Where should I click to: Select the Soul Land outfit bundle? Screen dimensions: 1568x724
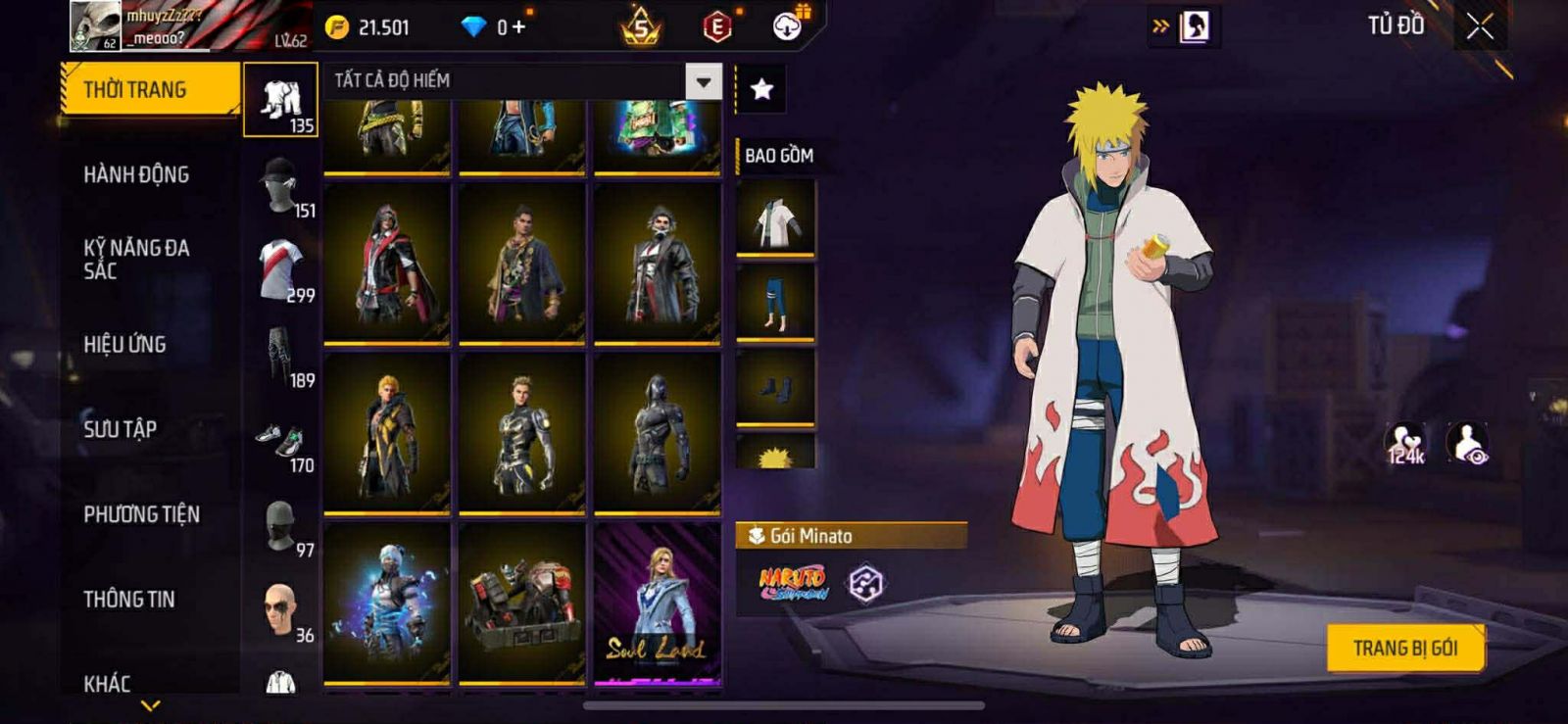tap(657, 602)
